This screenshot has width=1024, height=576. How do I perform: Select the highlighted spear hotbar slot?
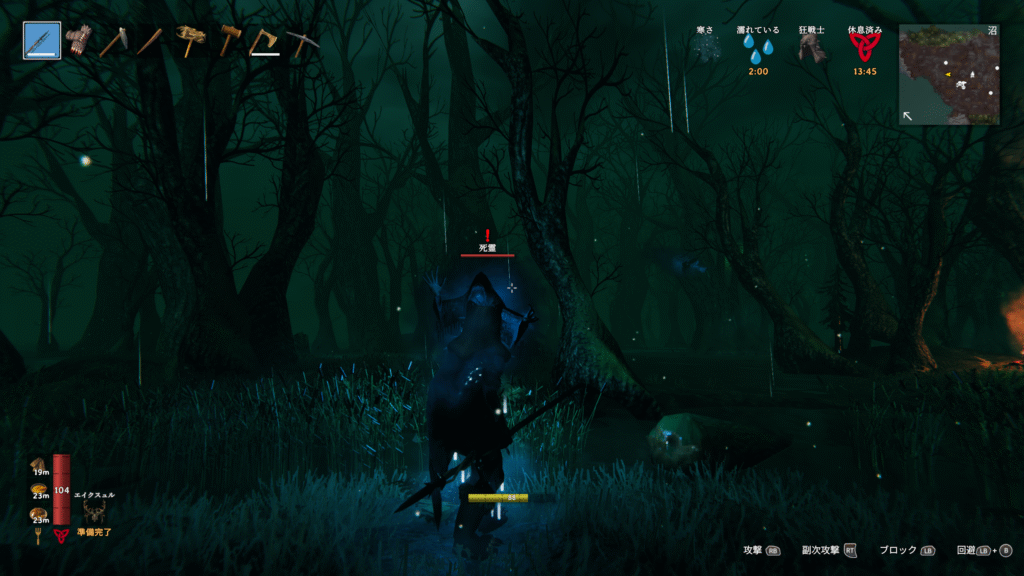pyautogui.click(x=42, y=41)
